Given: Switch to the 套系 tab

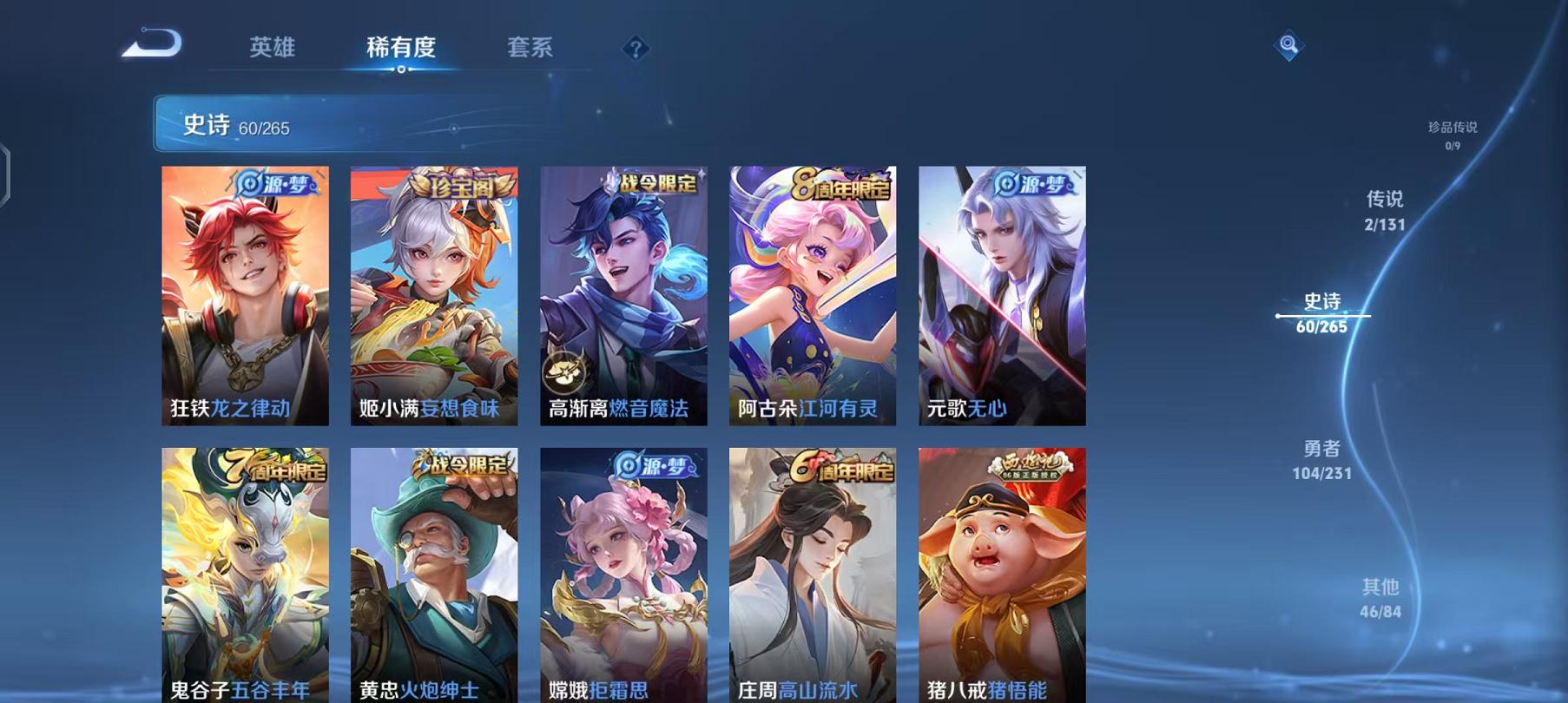Looking at the screenshot, I should 531,49.
